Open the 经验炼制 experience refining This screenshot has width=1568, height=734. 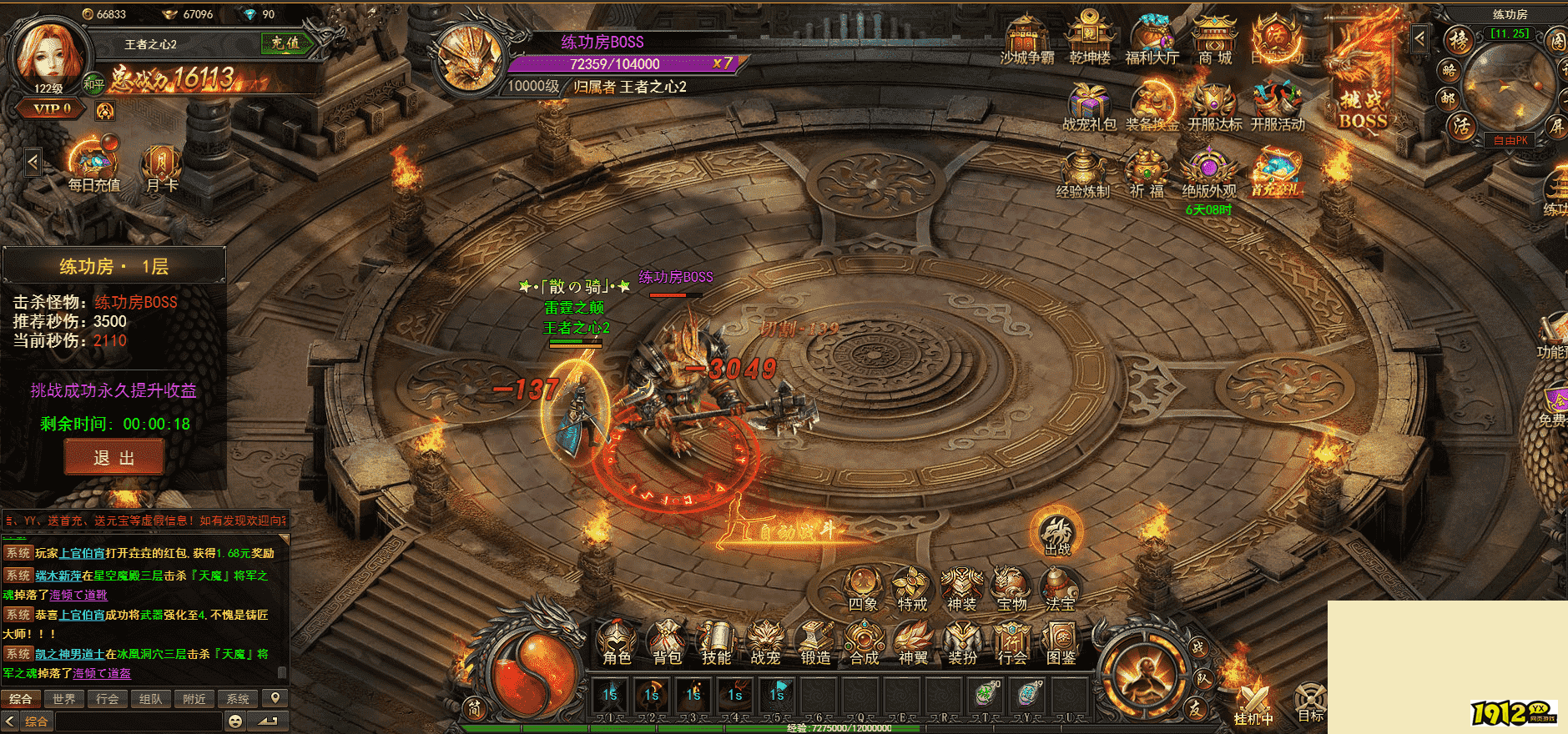click(x=1082, y=173)
